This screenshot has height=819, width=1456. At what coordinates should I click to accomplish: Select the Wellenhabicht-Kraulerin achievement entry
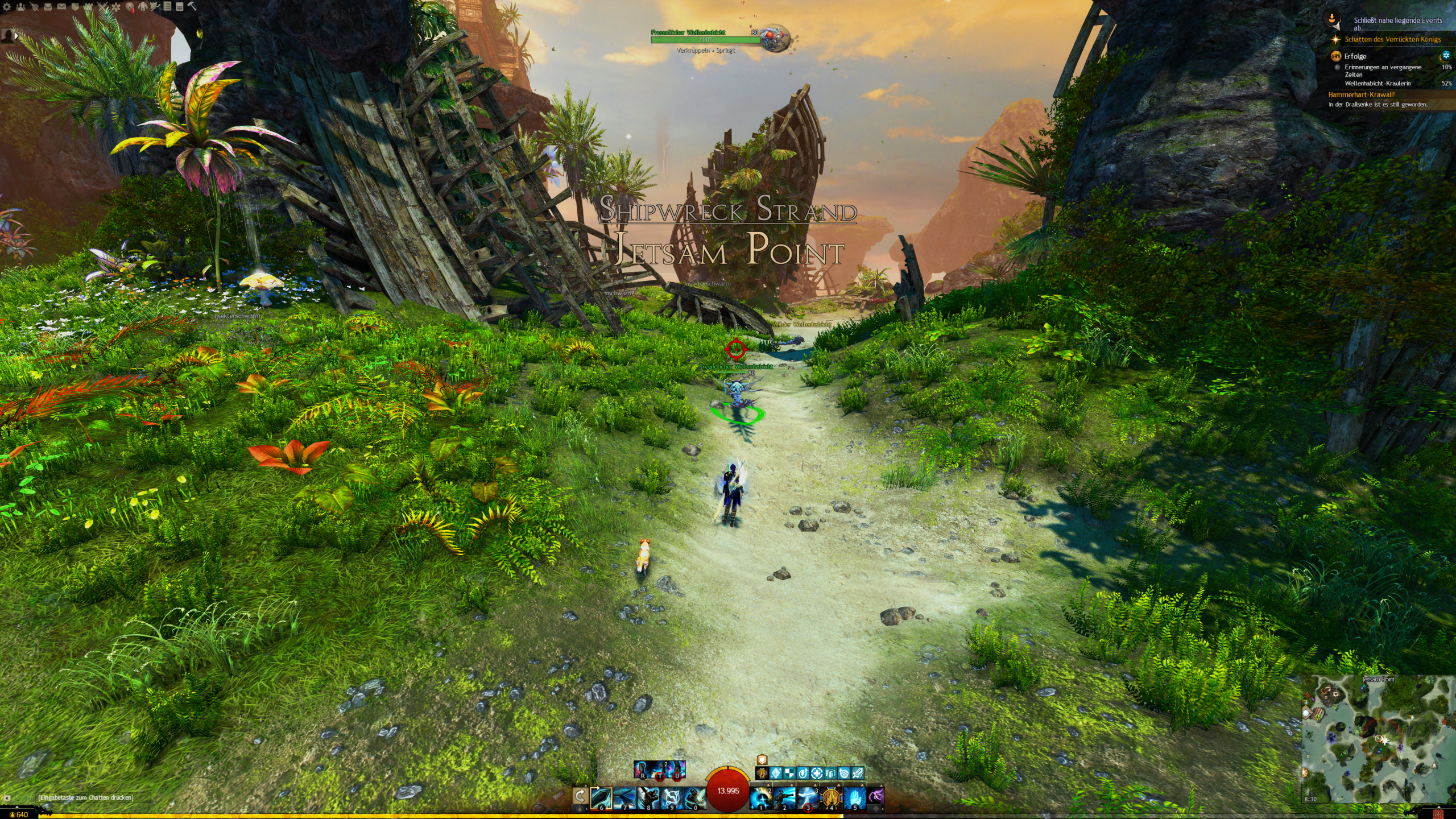point(1378,83)
